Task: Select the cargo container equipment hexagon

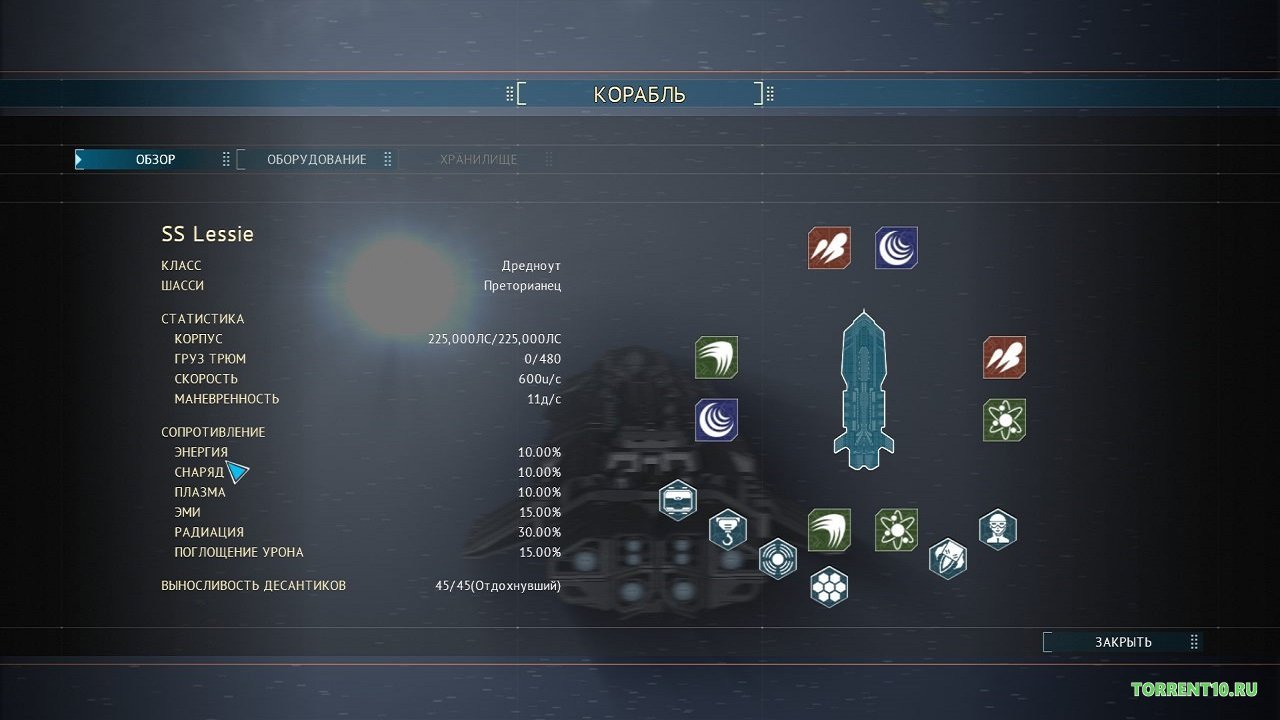Action: [x=678, y=501]
